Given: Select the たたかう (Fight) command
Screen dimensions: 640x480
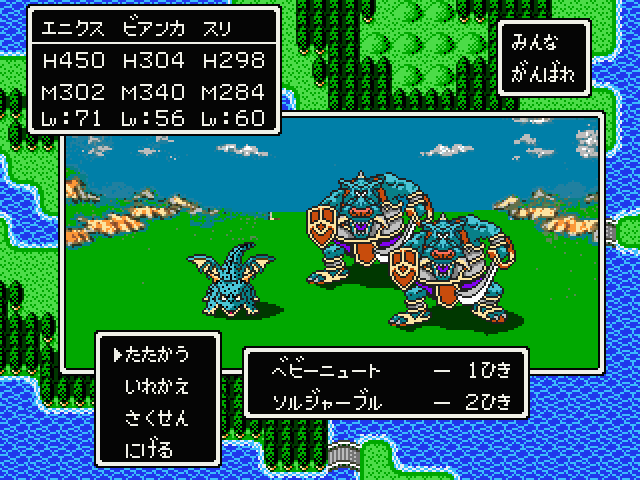Looking at the screenshot, I should click(158, 354).
